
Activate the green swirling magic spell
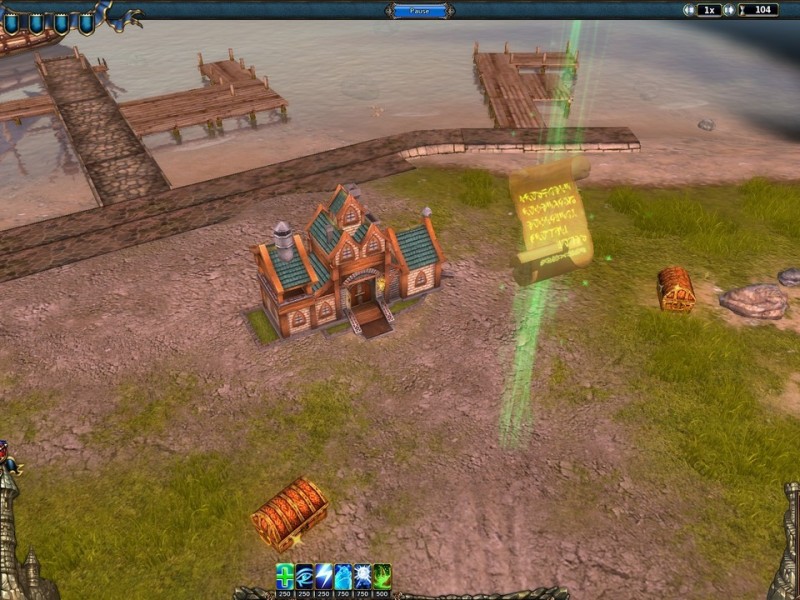pos(382,575)
